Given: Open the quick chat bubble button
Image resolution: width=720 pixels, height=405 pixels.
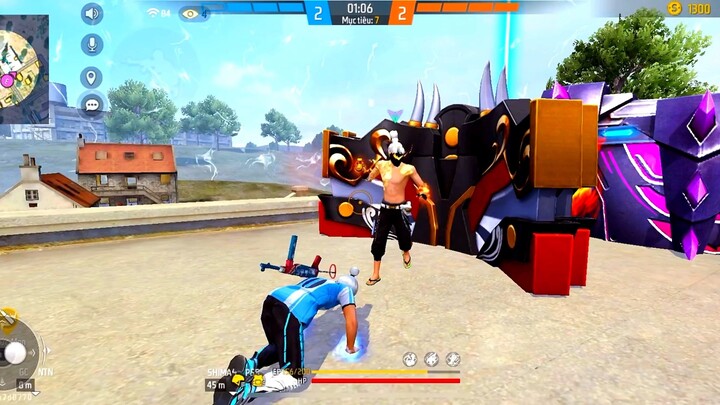Looking at the screenshot, I should click(92, 104).
